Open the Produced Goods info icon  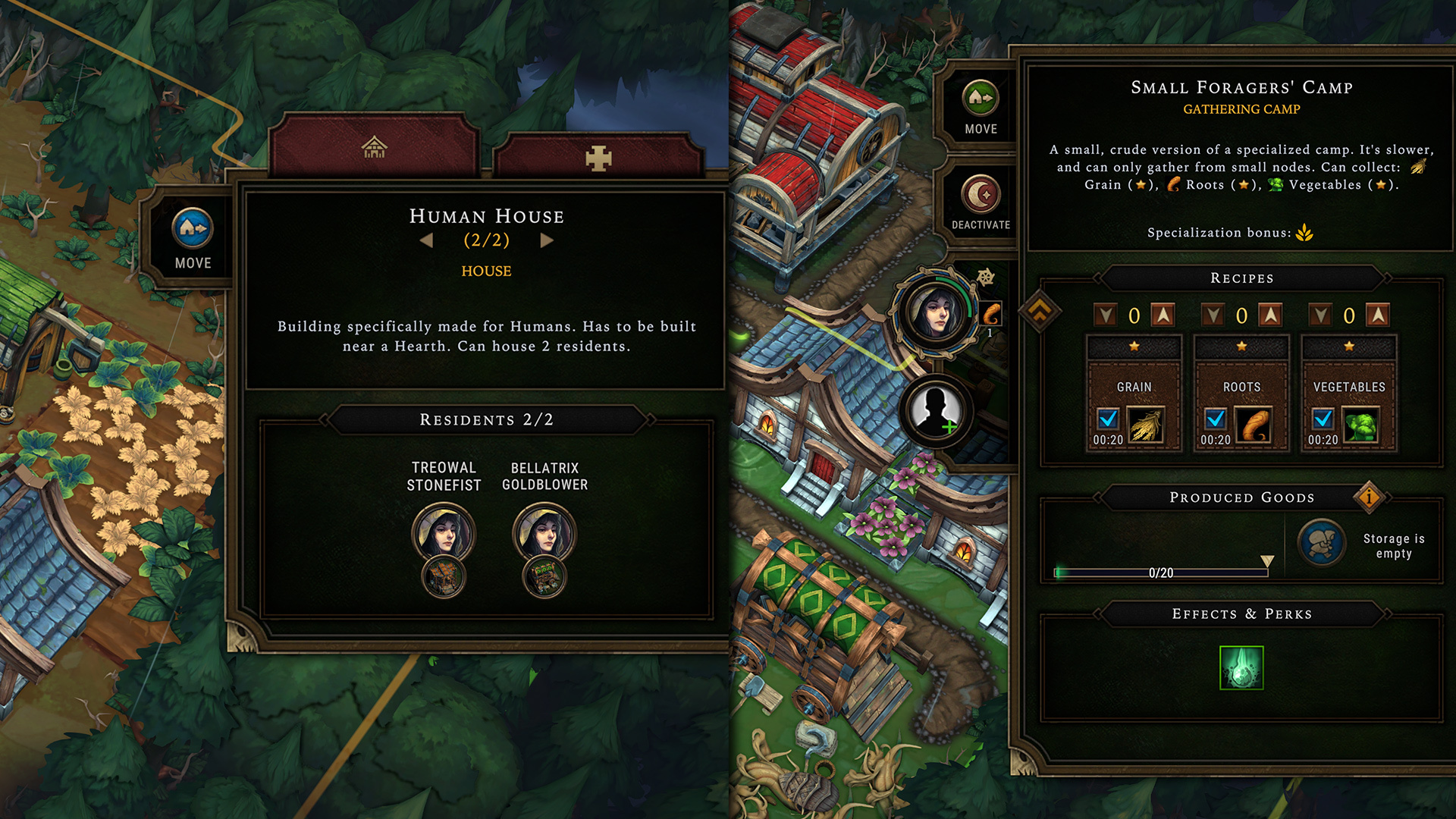1369,497
